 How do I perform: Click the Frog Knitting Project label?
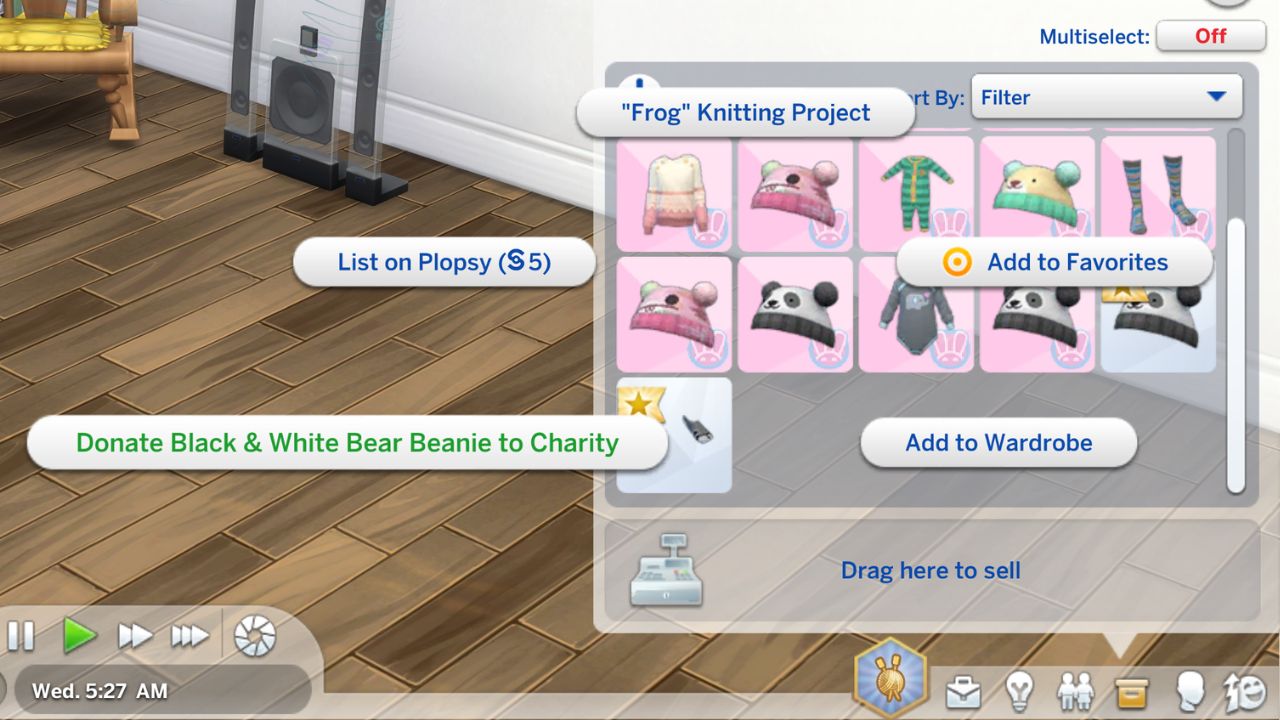tap(747, 112)
